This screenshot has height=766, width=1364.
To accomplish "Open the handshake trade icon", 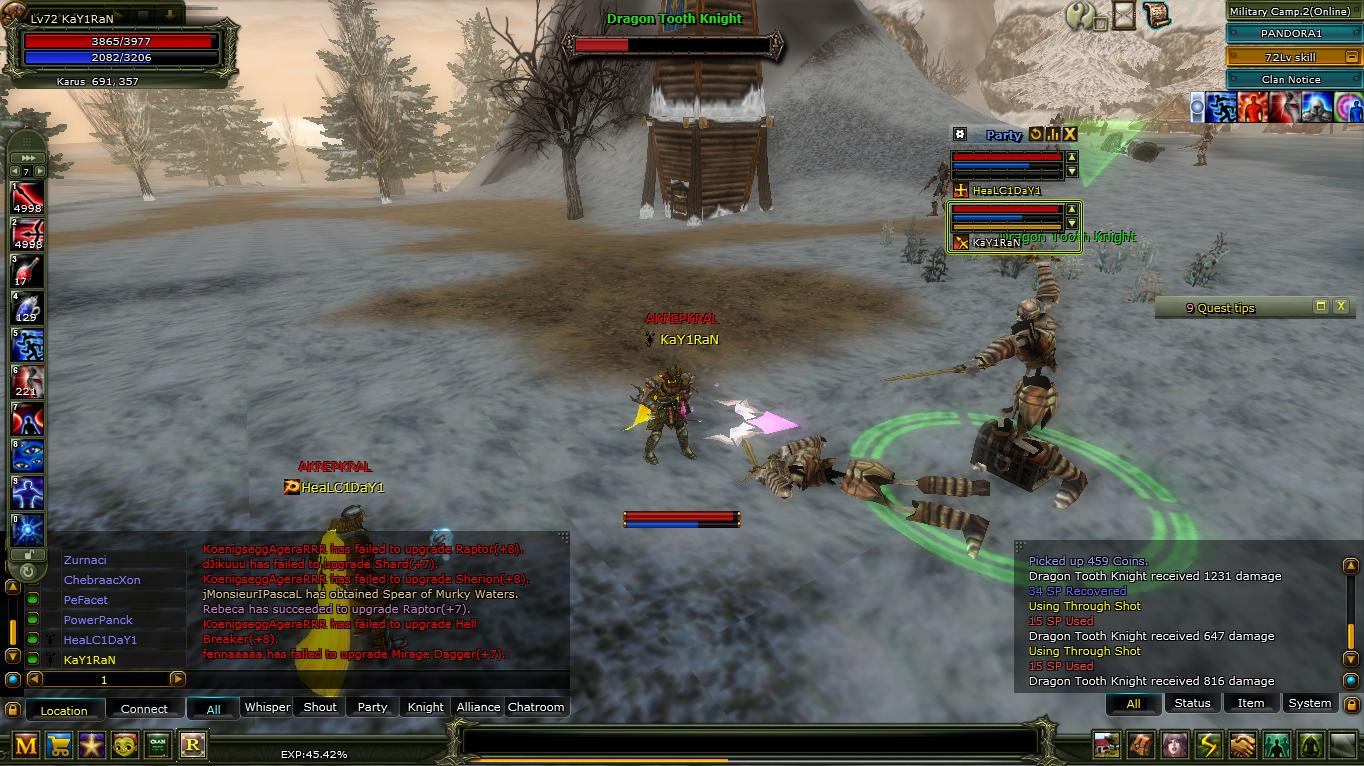I will click(1242, 745).
